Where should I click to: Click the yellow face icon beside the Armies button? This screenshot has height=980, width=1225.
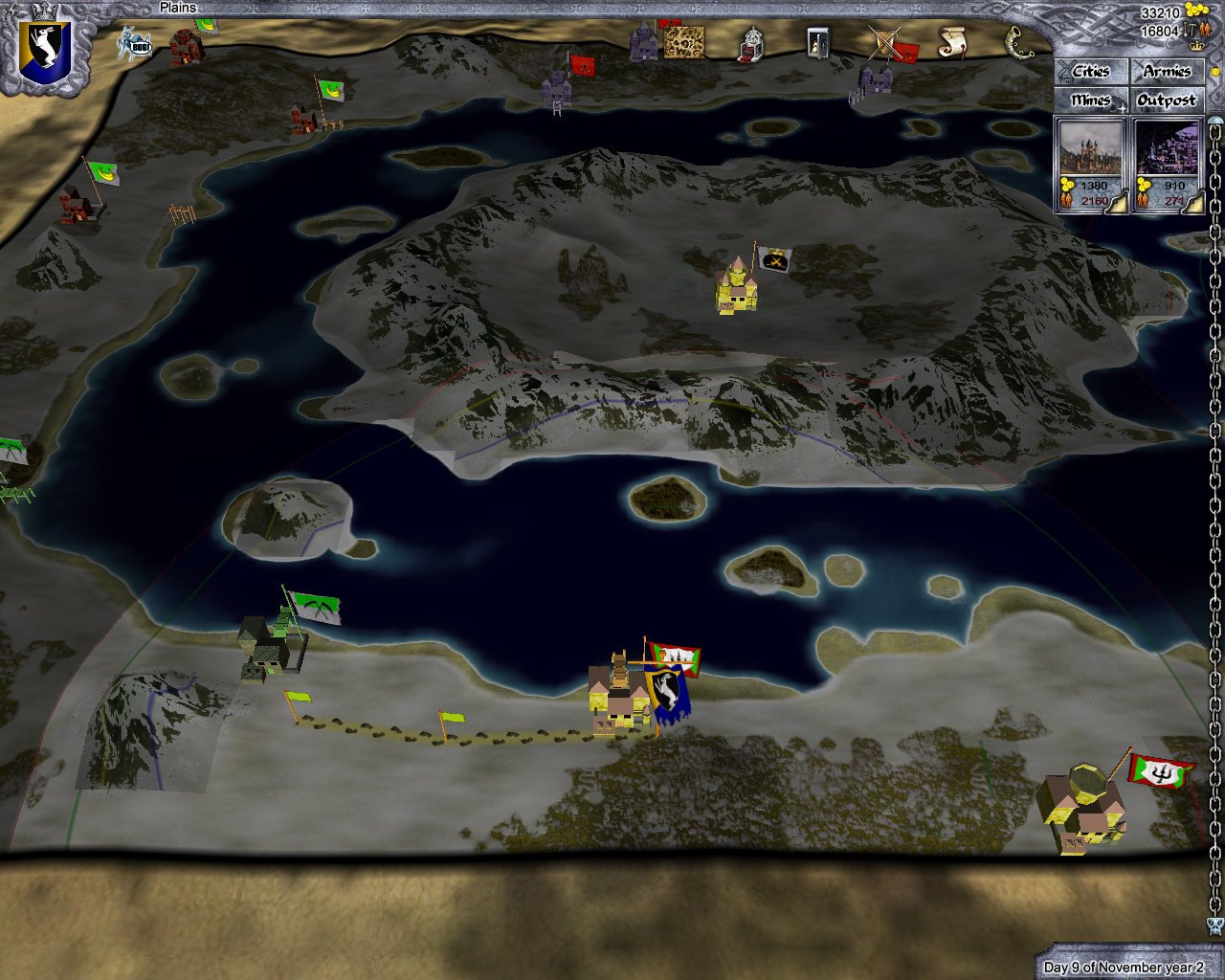(x=1215, y=71)
